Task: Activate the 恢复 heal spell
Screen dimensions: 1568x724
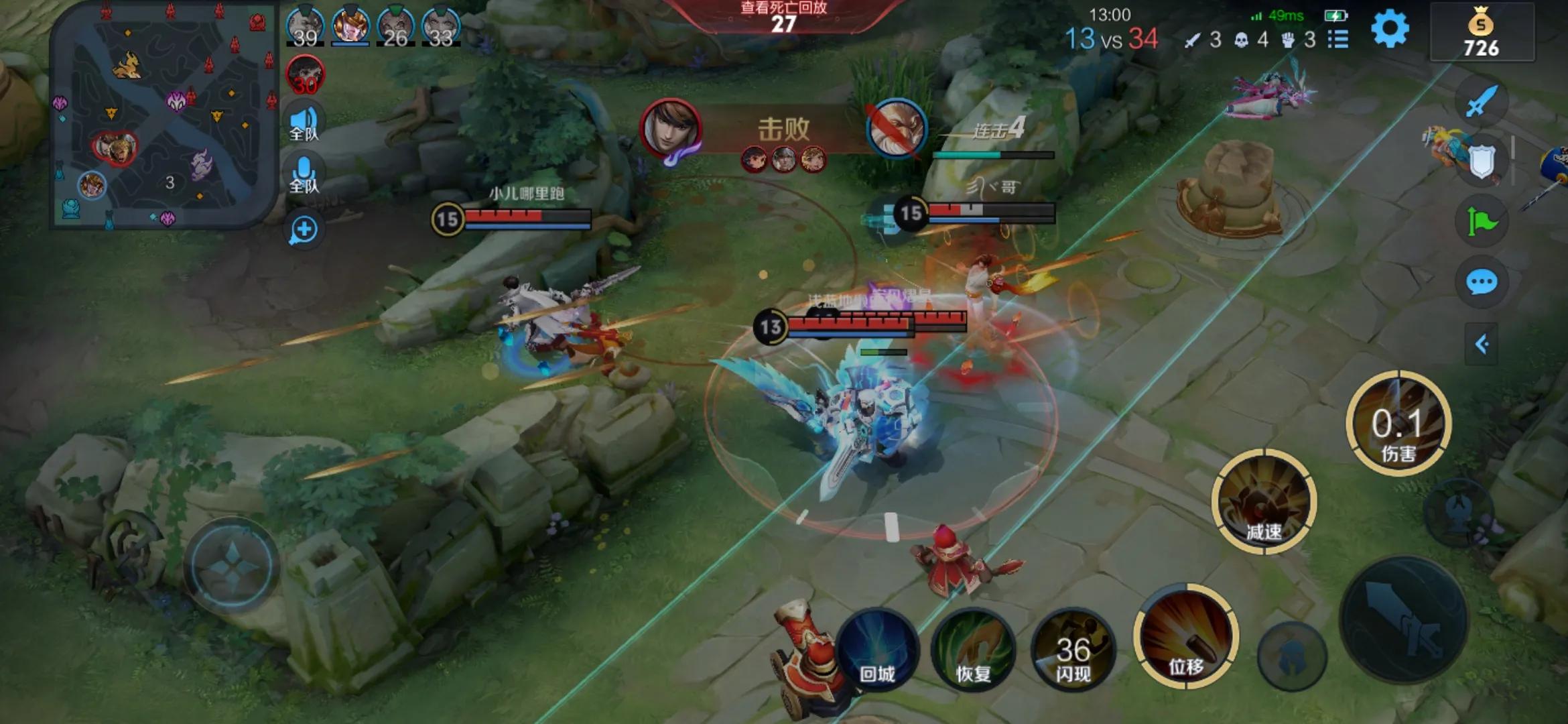Action: tap(973, 648)
